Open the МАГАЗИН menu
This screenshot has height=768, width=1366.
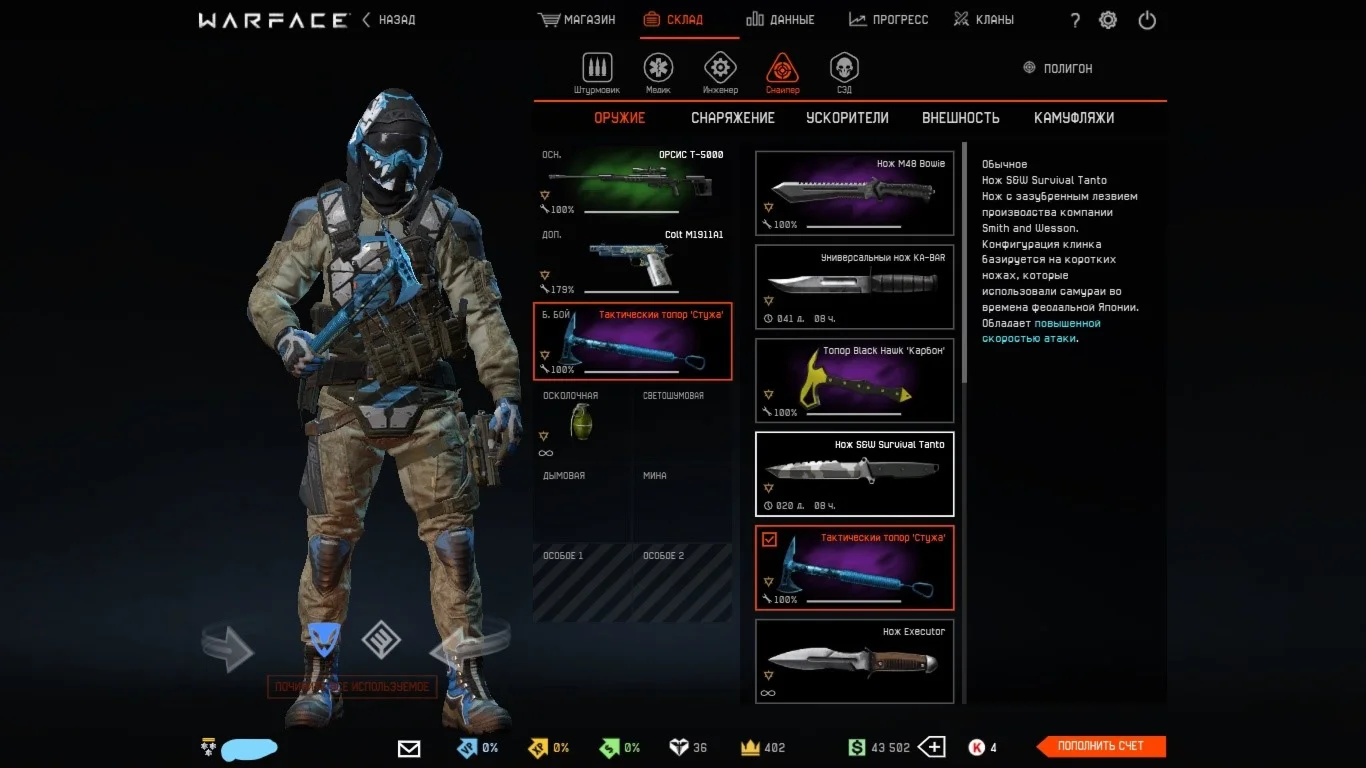(576, 18)
